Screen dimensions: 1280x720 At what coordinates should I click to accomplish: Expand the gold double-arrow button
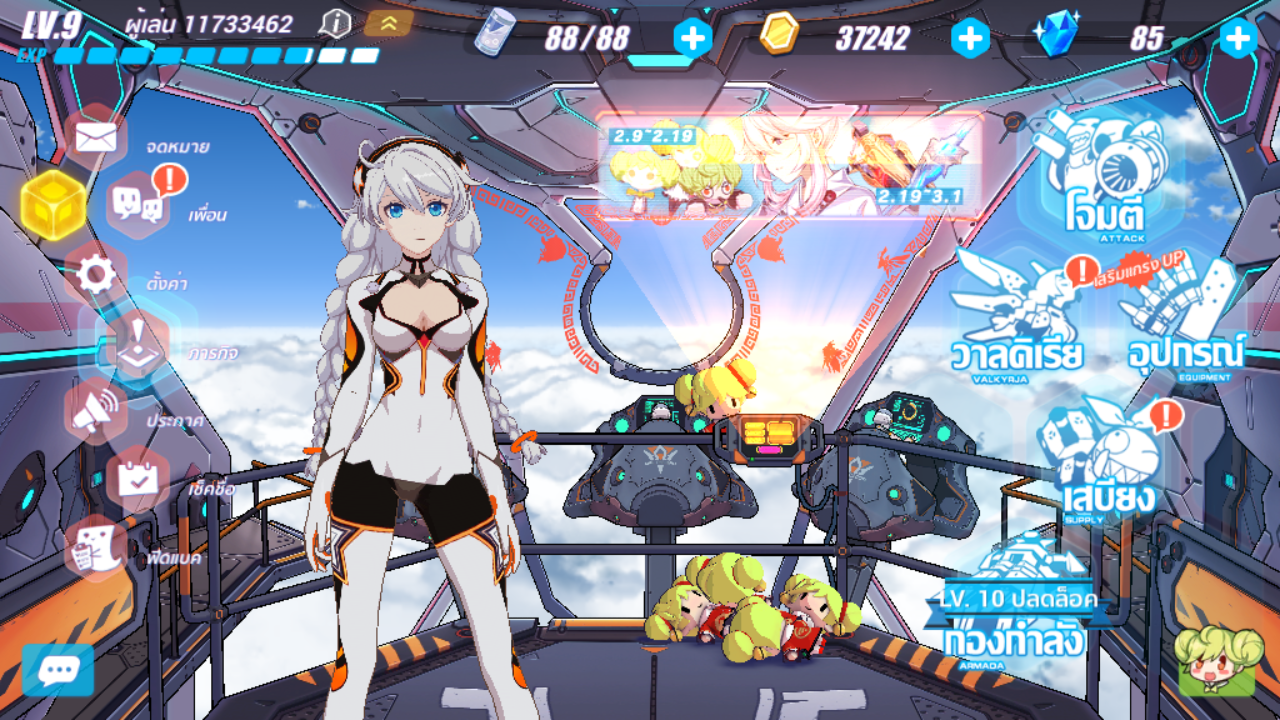[x=388, y=23]
